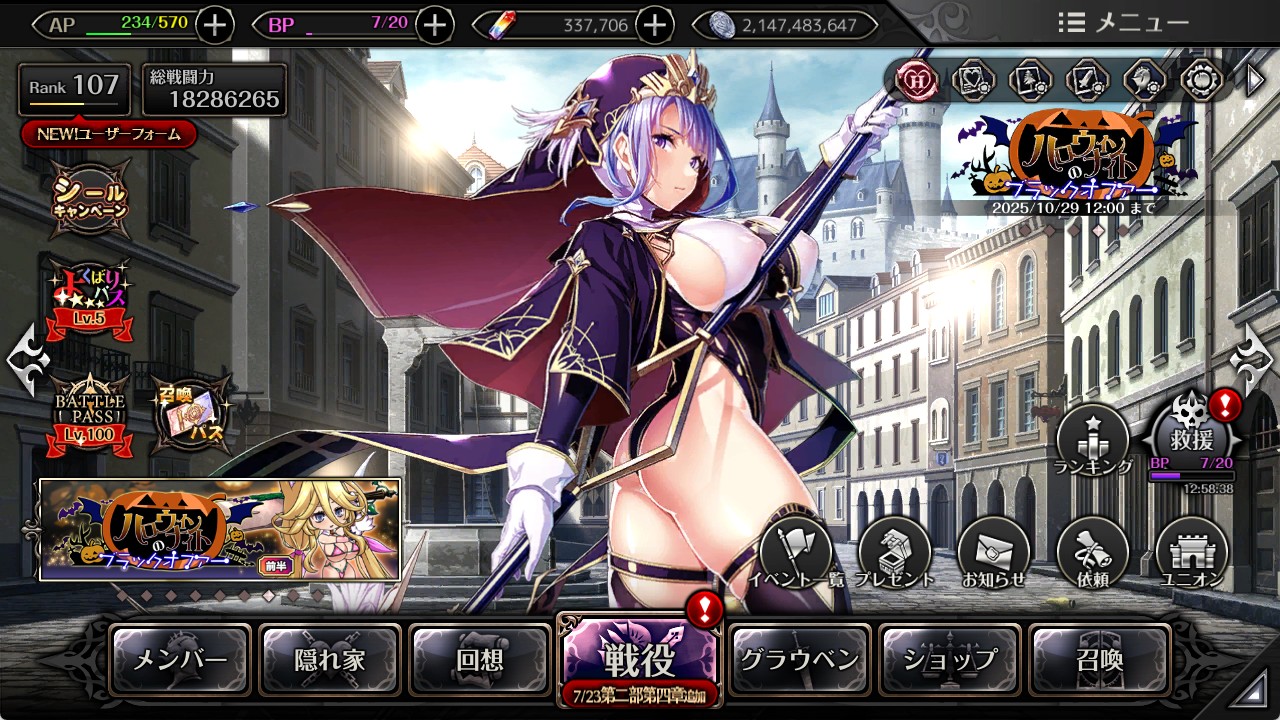Open the メンバー screen

point(180,660)
